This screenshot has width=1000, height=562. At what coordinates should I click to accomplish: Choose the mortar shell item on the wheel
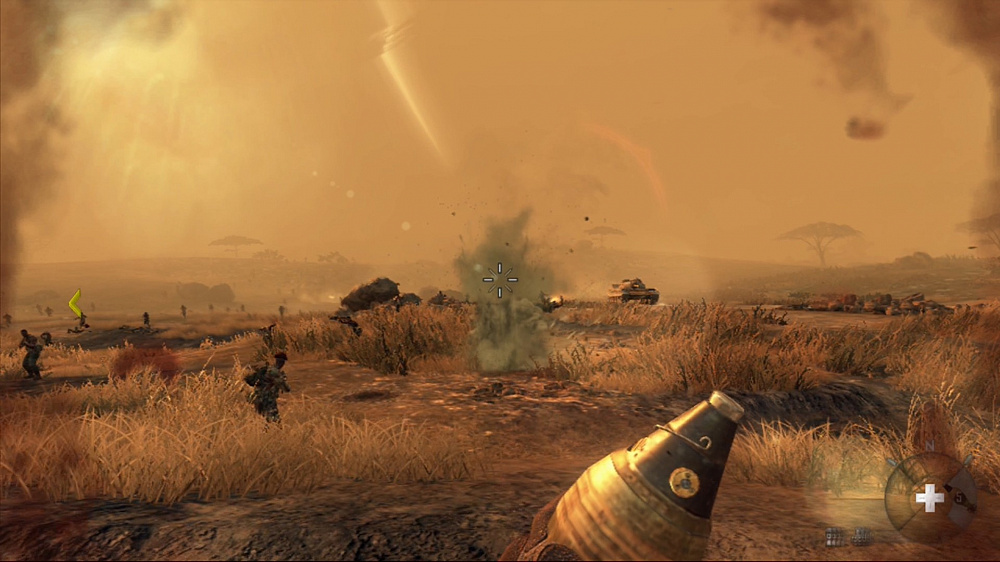coord(959,497)
